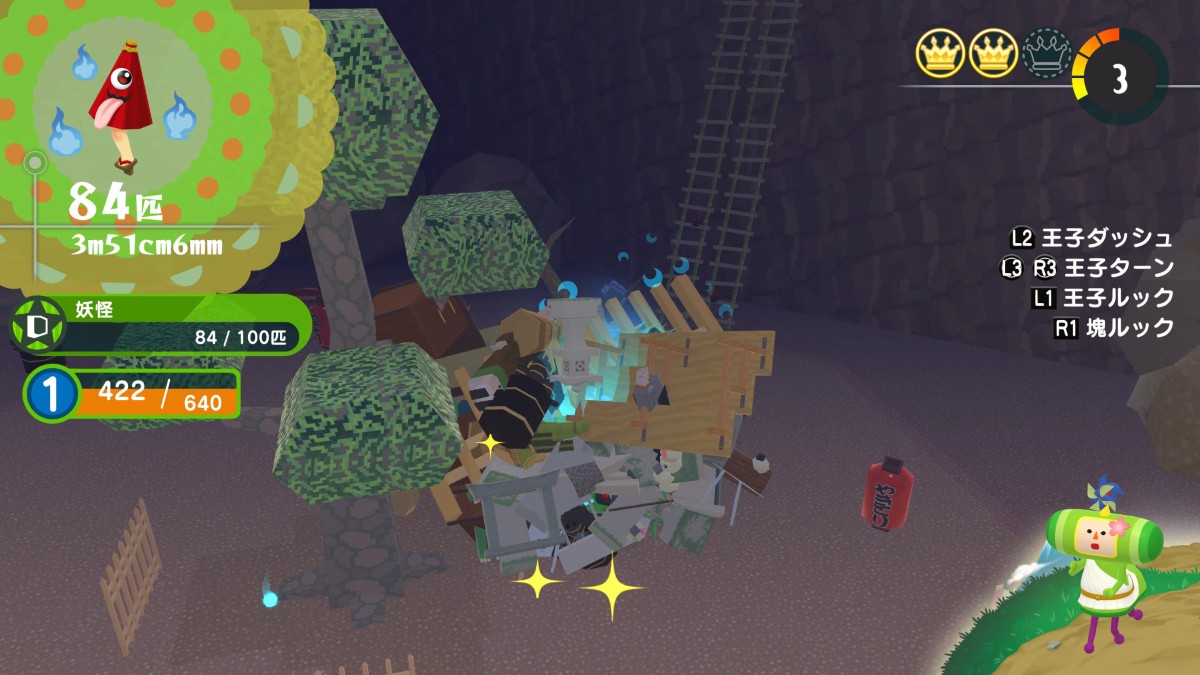1200x675 pixels.
Task: Click the umbrella yokai portrait bubble
Action: click(125, 100)
